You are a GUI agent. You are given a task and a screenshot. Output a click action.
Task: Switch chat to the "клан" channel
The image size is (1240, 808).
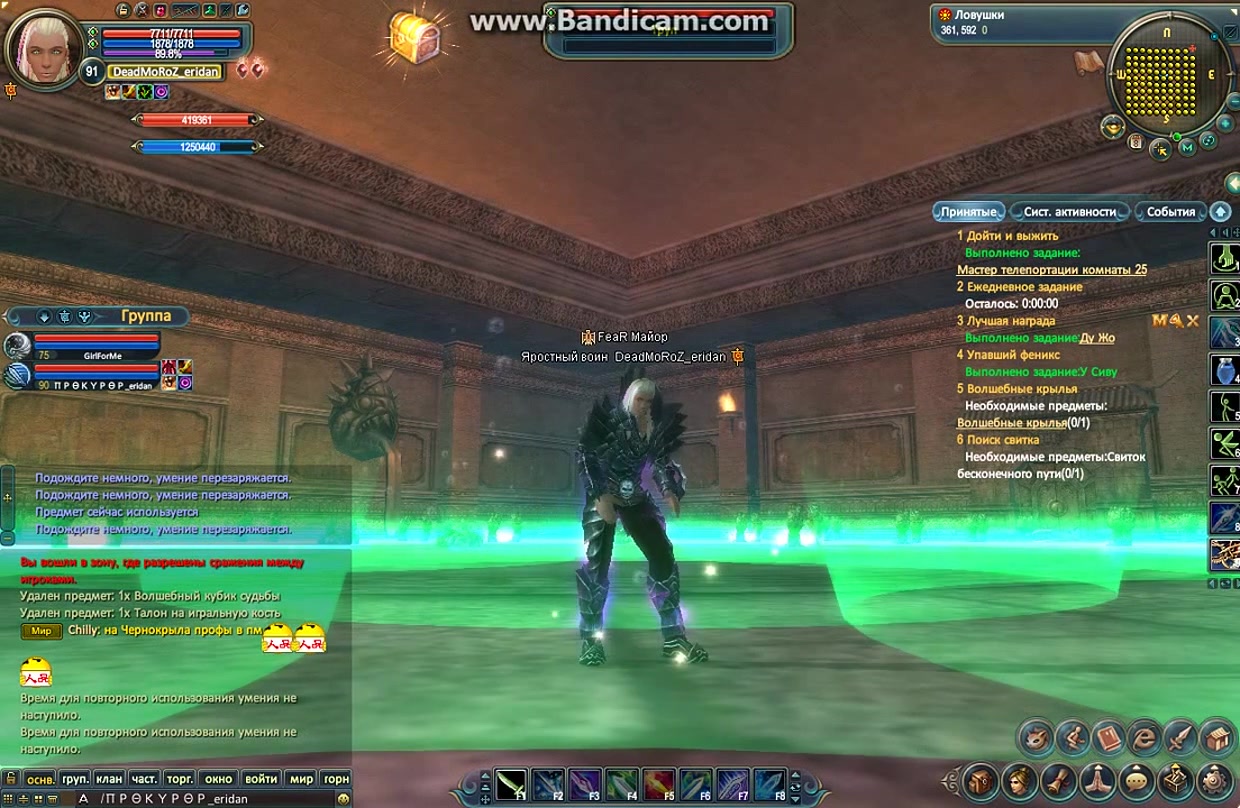click(109, 778)
